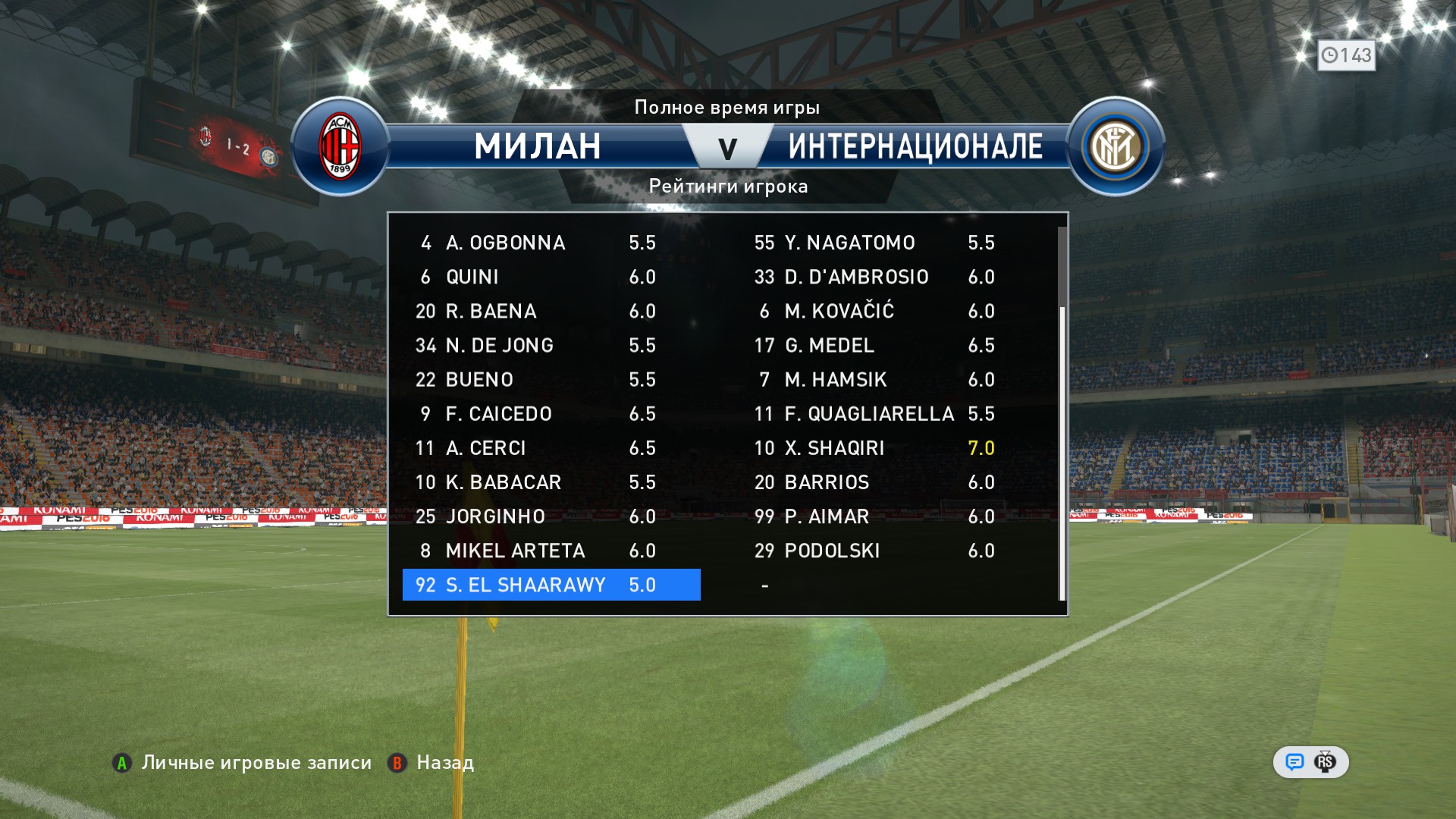The width and height of the screenshot is (1456, 819).
Task: Select Jorginho in the Milan list
Action: [551, 516]
